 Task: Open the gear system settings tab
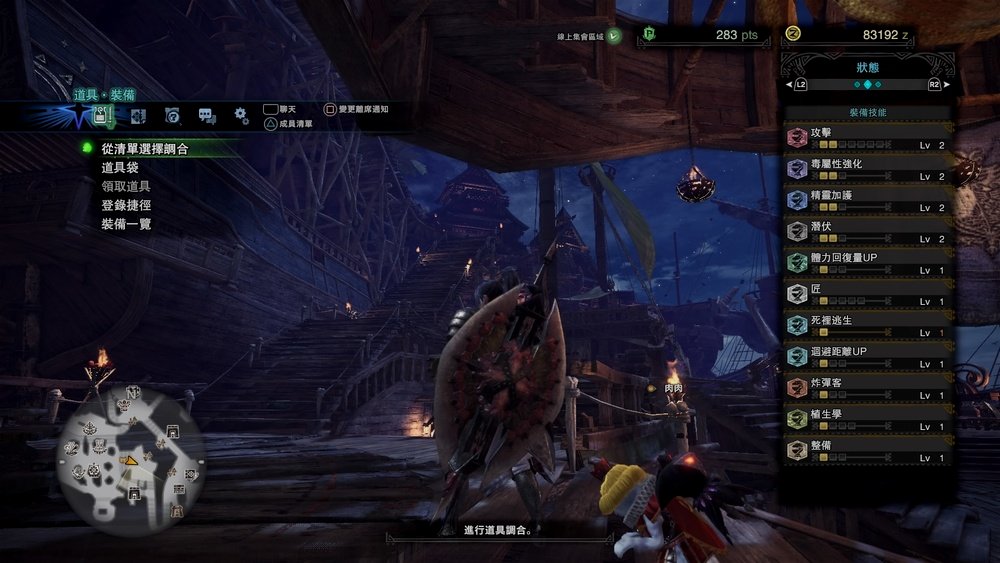tap(241, 116)
